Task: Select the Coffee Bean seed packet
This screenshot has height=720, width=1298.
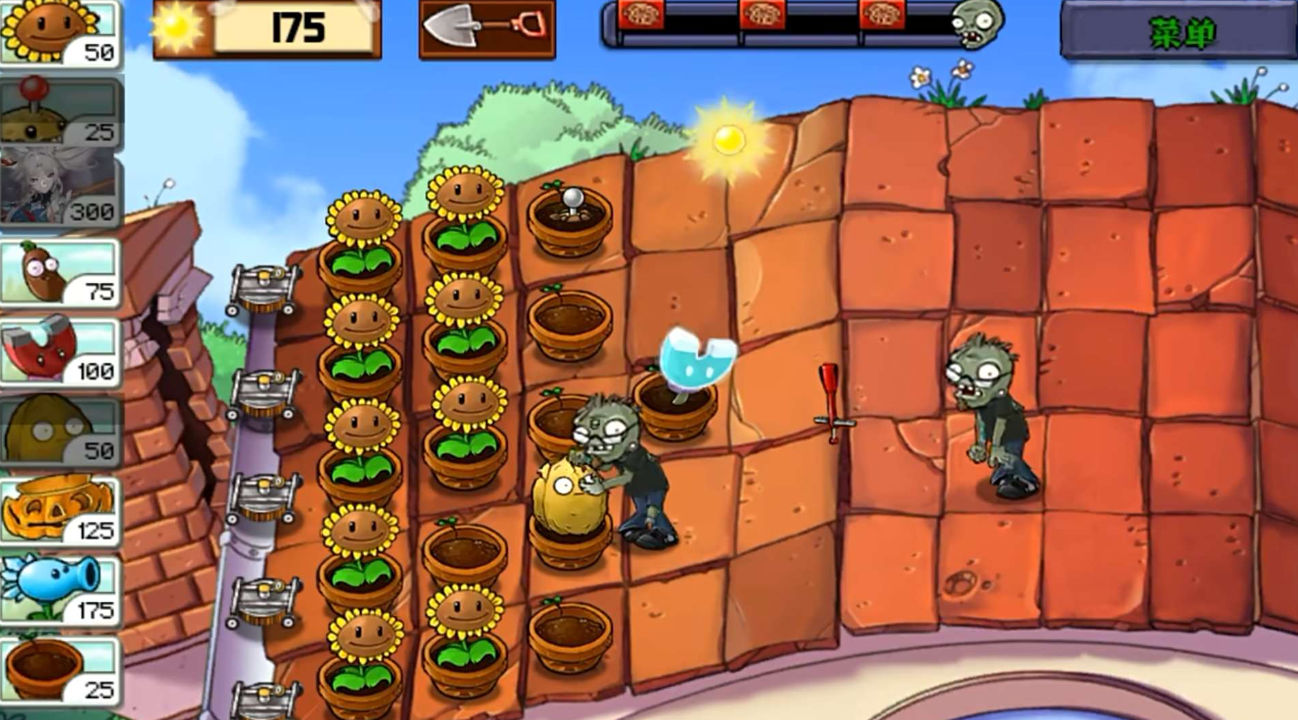Action: pyautogui.click(x=60, y=271)
